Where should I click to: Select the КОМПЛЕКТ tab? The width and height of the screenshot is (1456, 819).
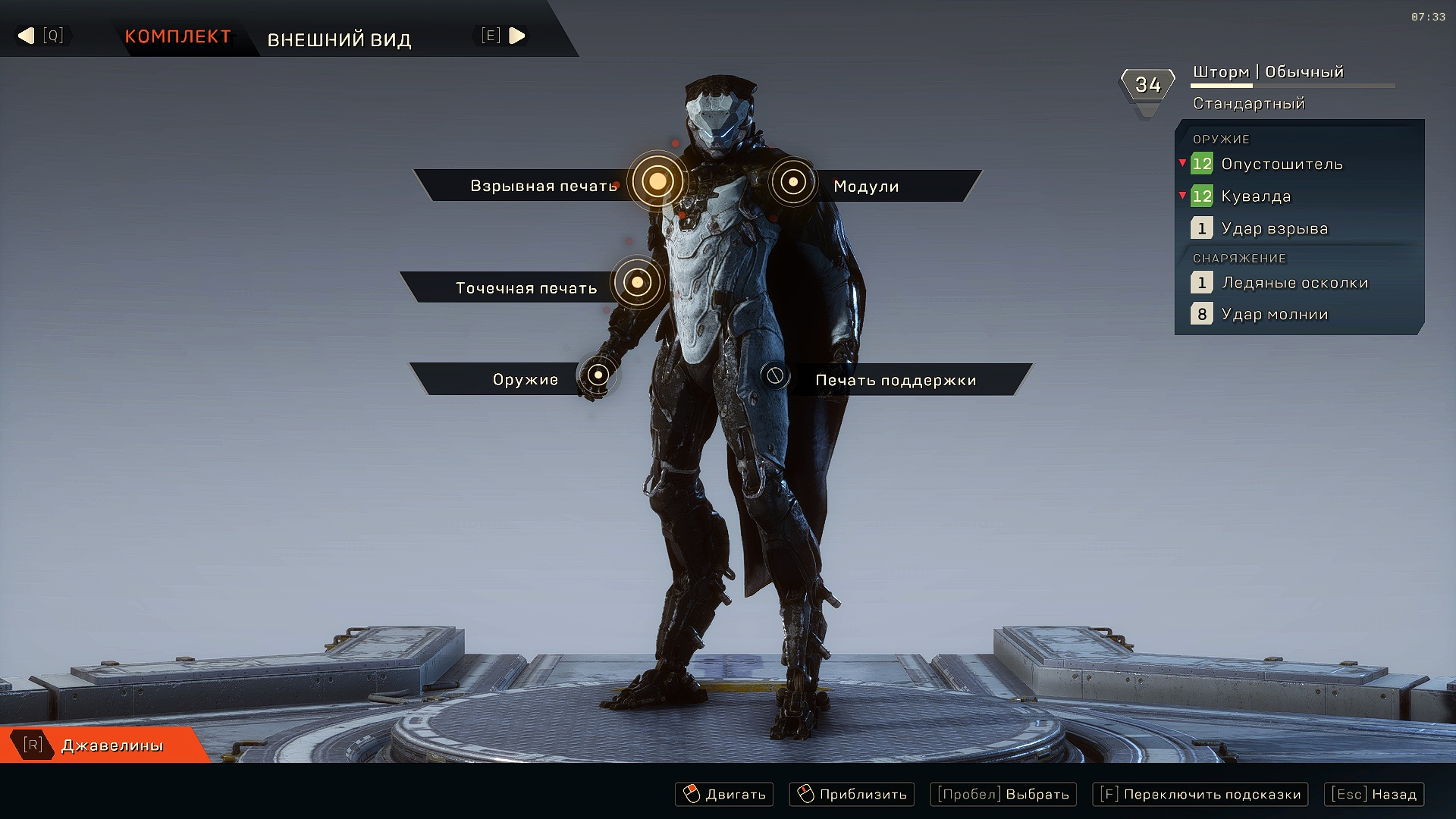177,36
